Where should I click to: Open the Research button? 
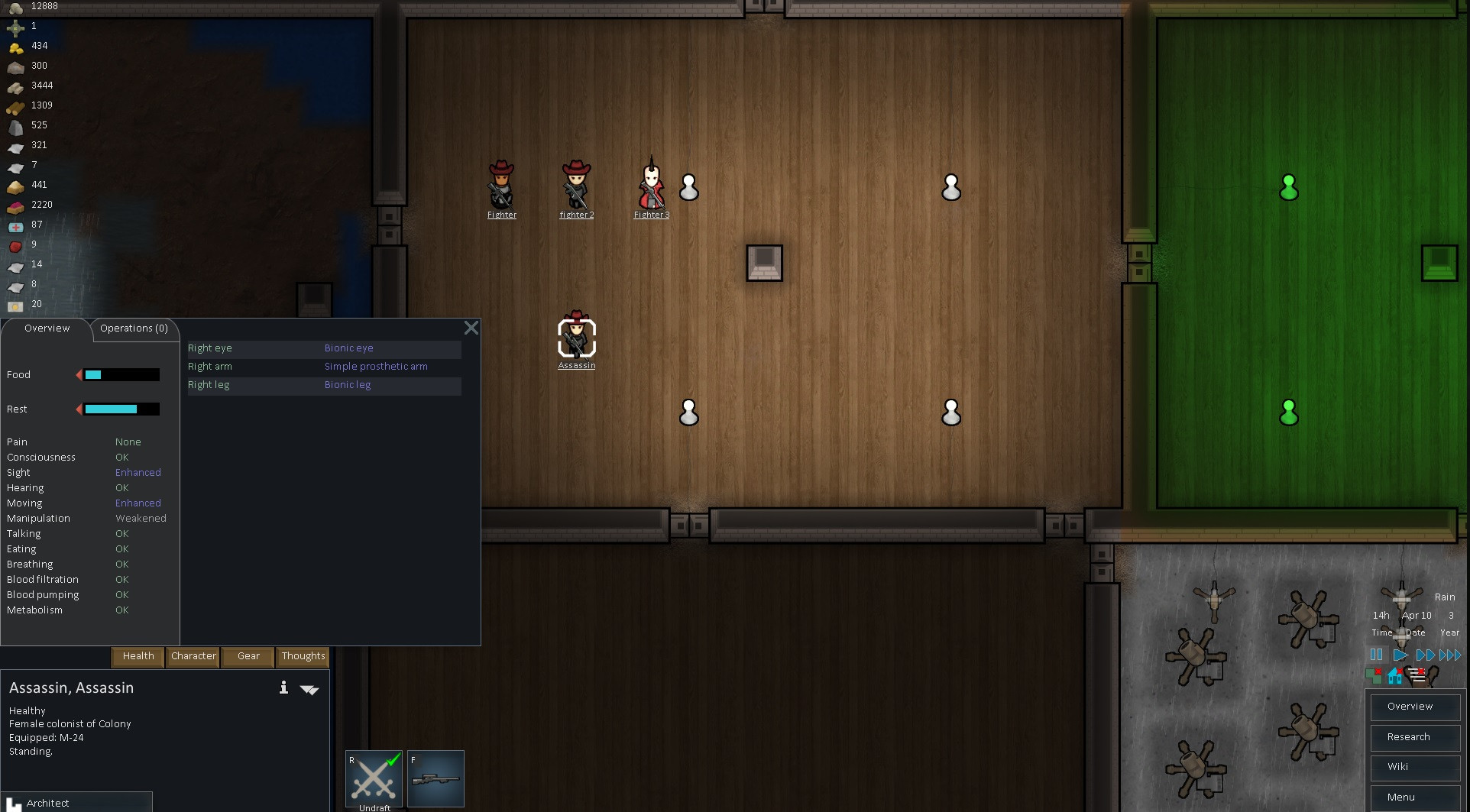click(1415, 737)
